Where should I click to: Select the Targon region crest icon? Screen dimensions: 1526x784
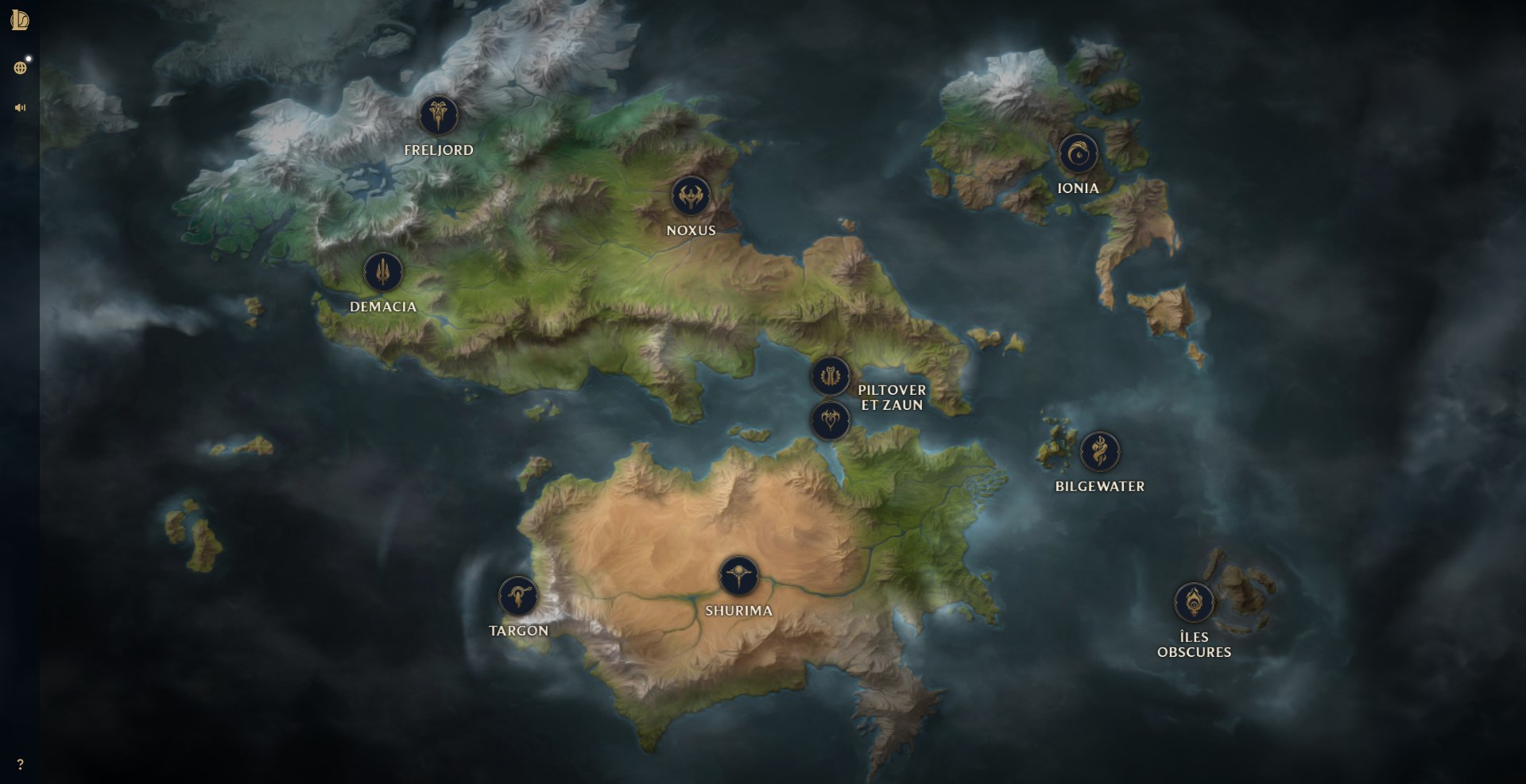[521, 596]
